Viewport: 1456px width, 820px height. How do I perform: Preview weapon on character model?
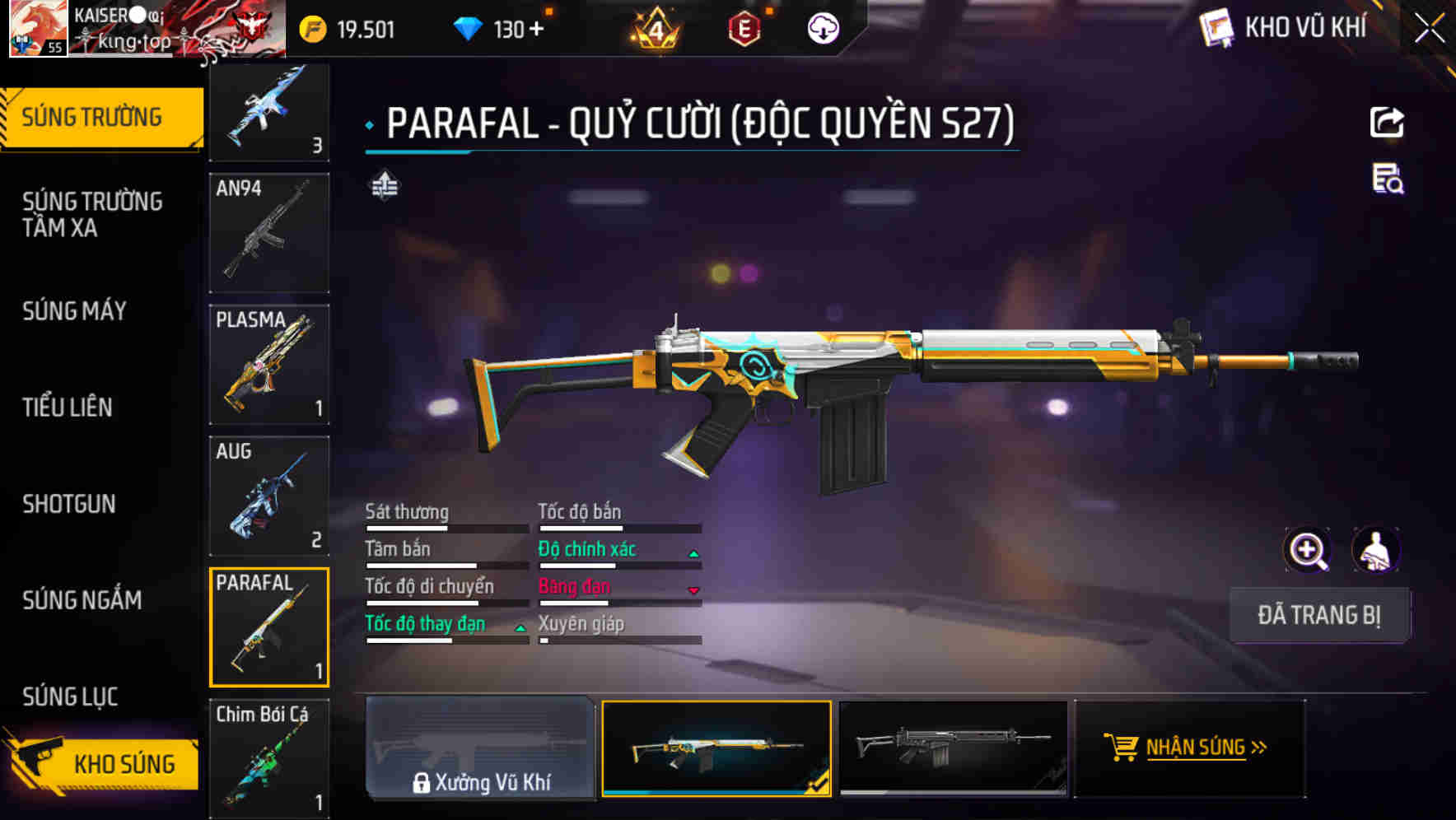pos(1375,550)
